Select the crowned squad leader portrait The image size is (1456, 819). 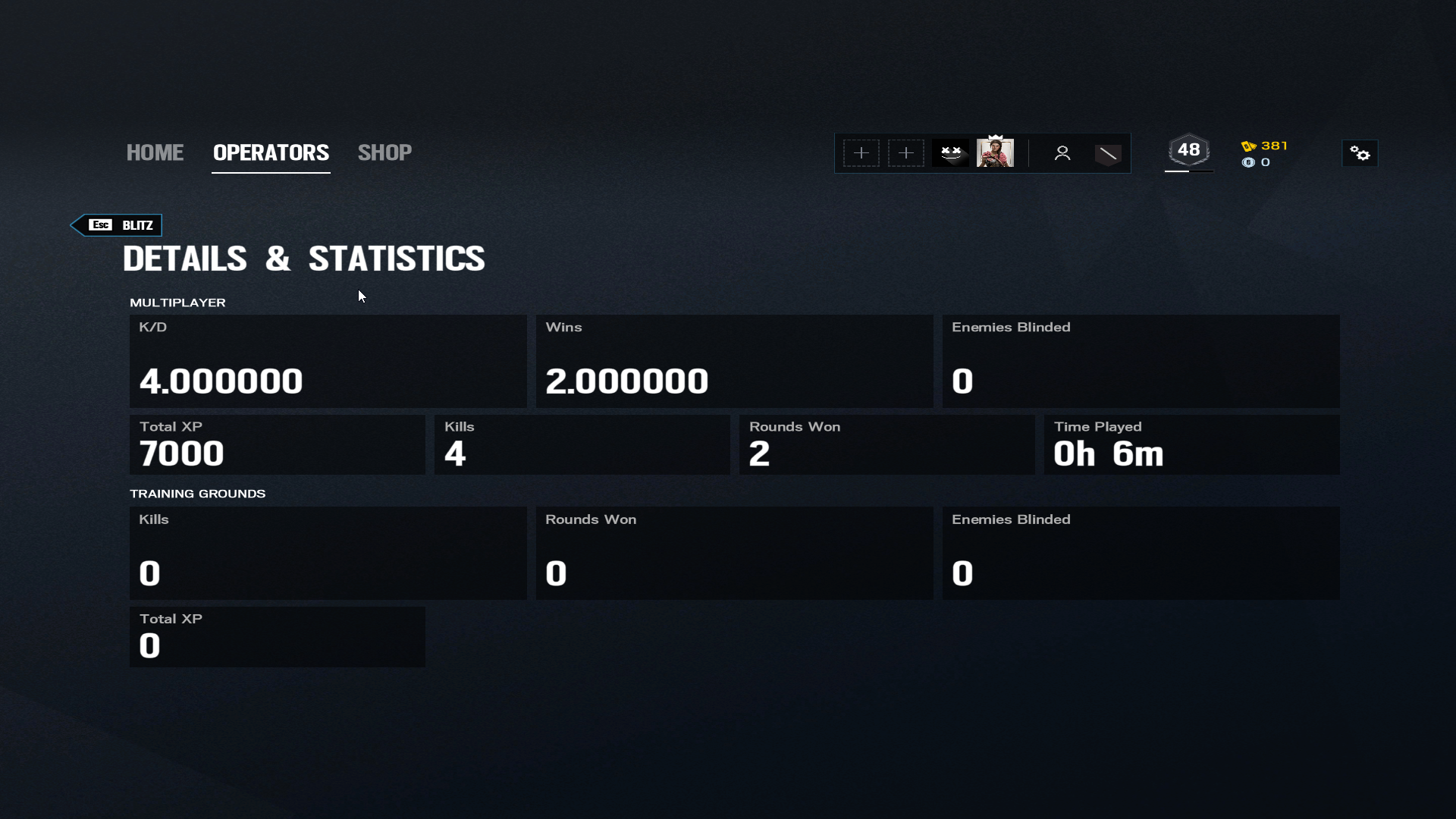click(995, 152)
